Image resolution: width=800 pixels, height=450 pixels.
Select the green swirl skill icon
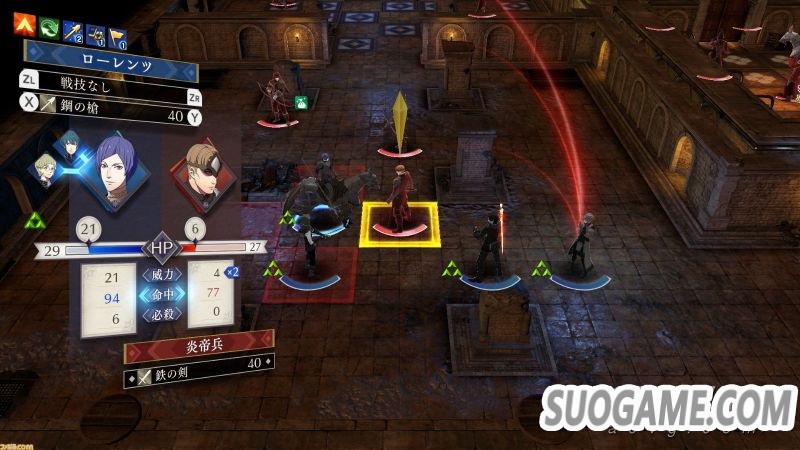click(x=45, y=24)
